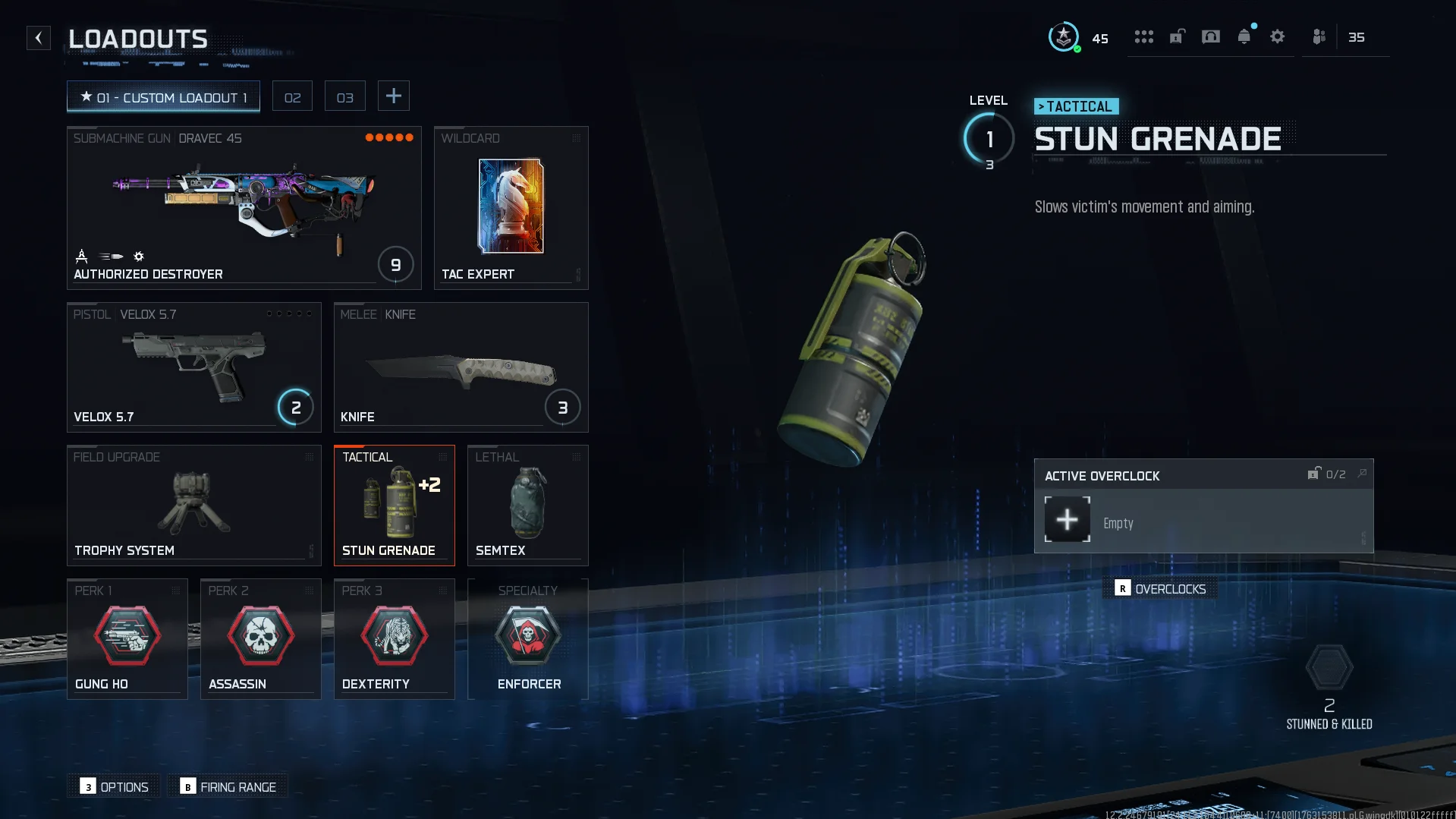Add a new loadout with the plus button
The height and width of the screenshot is (819, 1456).
click(393, 96)
